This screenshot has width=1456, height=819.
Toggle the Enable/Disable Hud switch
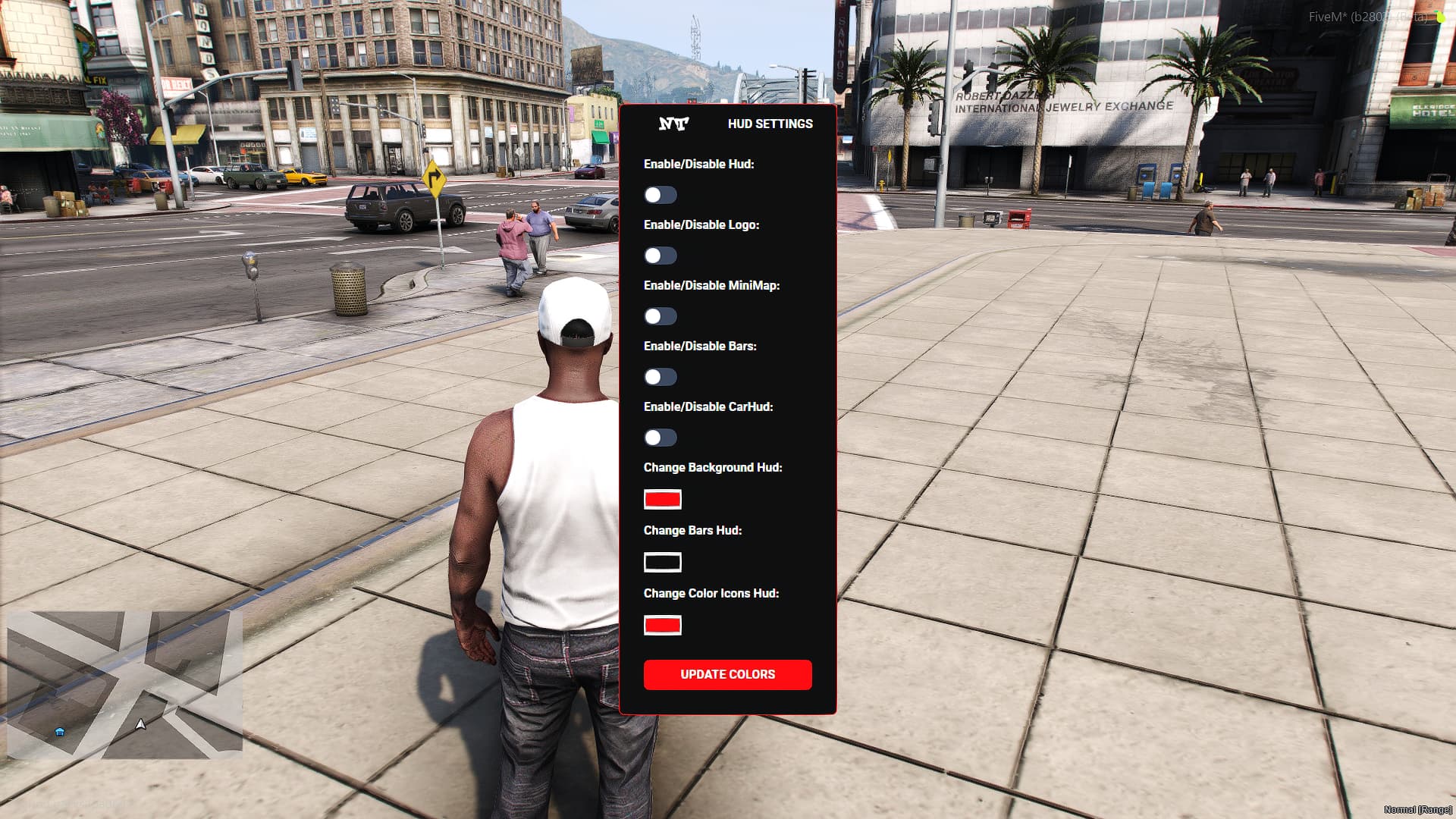coord(661,195)
